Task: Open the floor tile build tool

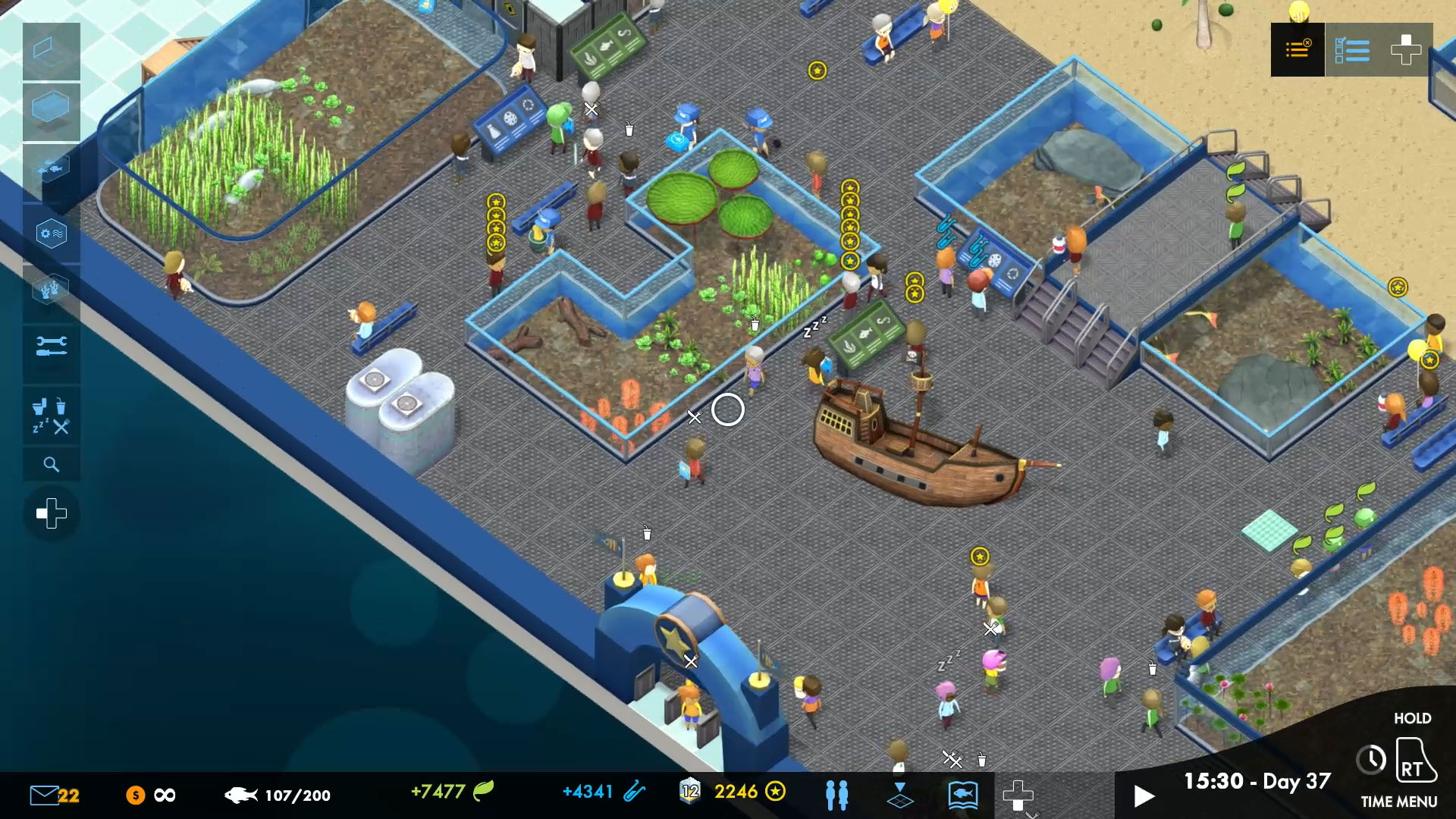Action: (x=52, y=51)
